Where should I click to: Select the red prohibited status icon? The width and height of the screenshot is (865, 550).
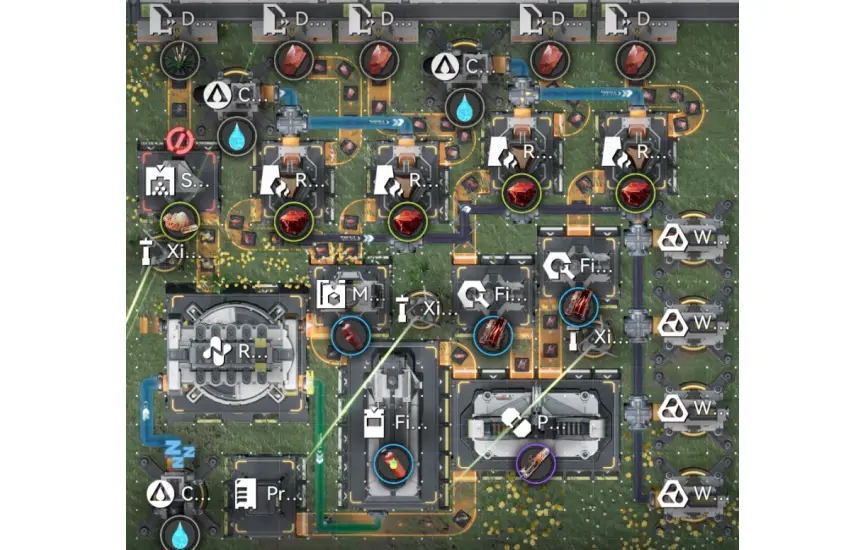181,142
